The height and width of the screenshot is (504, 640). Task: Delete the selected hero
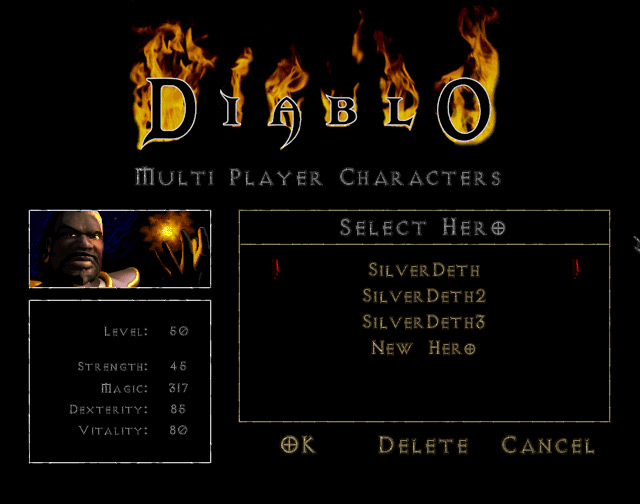point(423,446)
